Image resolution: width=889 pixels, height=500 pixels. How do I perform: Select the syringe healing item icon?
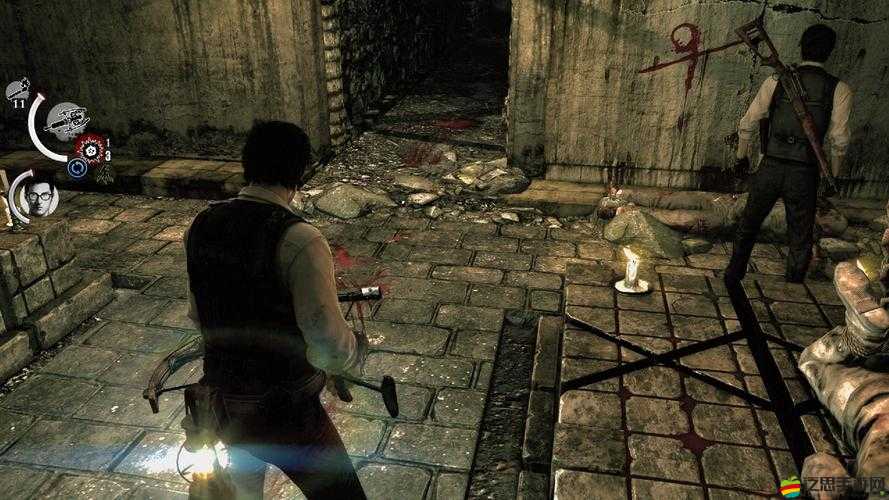click(16, 90)
